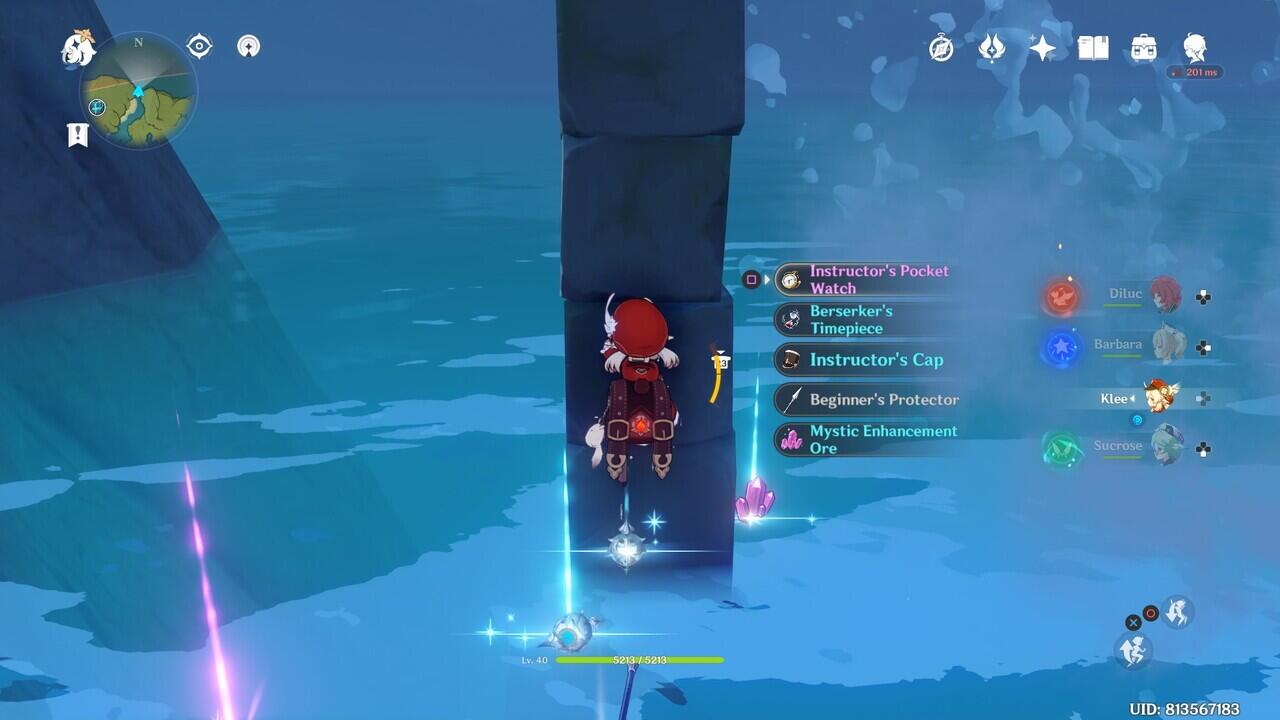Open the Paimon menu icon
The height and width of the screenshot is (720, 1280).
coord(77,48)
